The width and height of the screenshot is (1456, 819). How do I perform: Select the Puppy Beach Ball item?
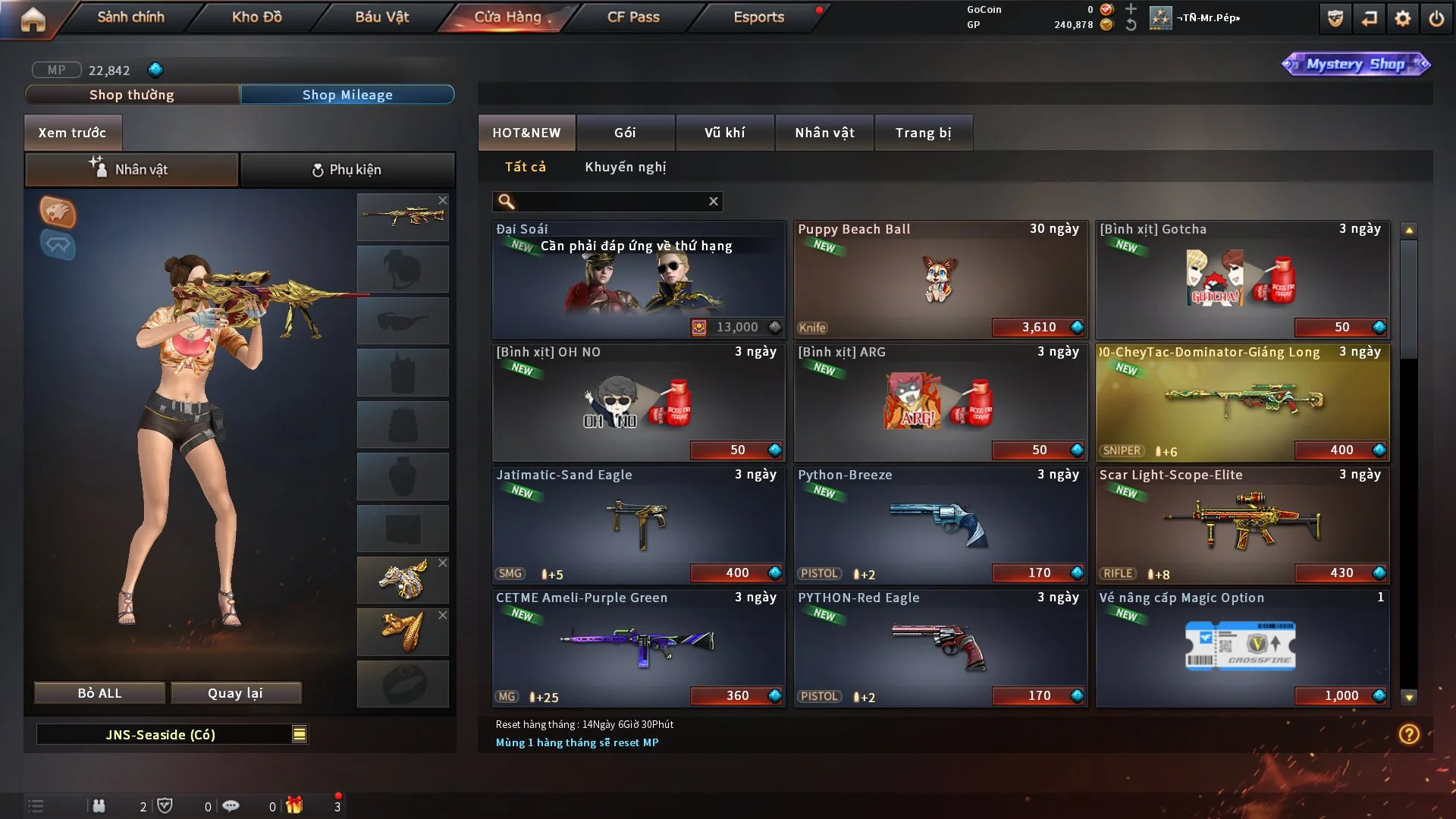pyautogui.click(x=940, y=279)
